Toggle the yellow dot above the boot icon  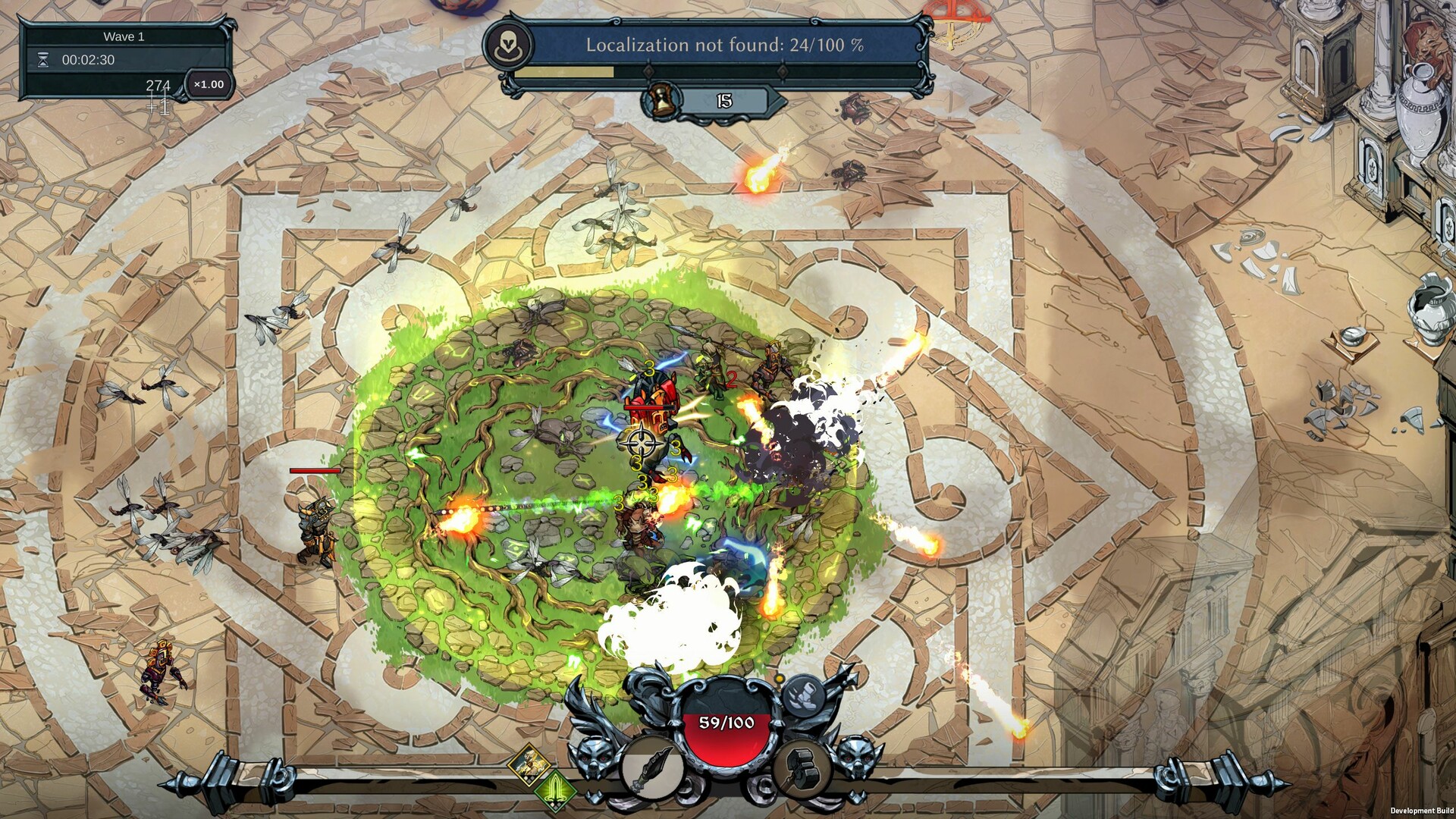tap(780, 678)
